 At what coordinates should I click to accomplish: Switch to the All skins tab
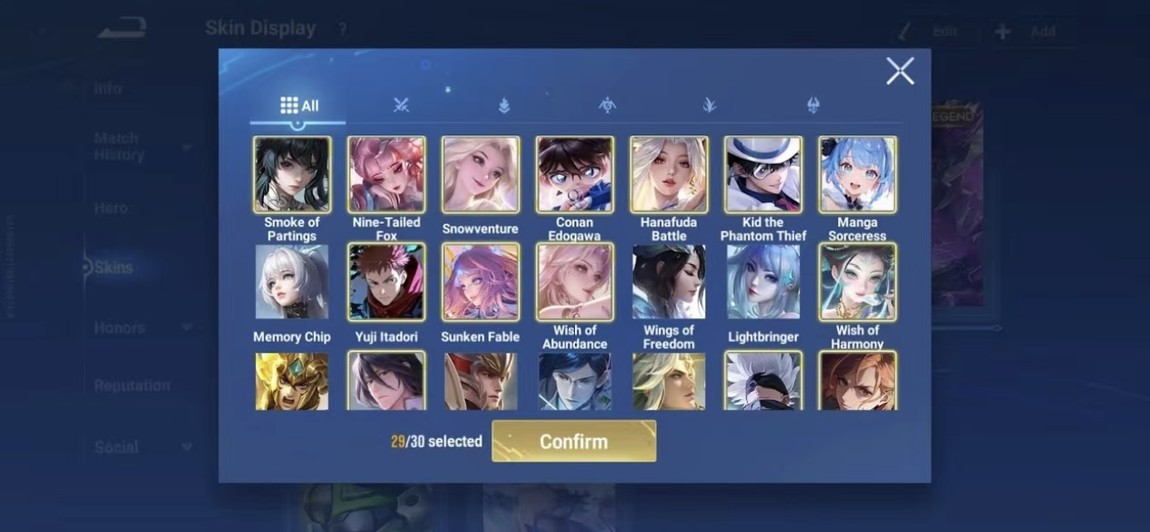tap(299, 105)
